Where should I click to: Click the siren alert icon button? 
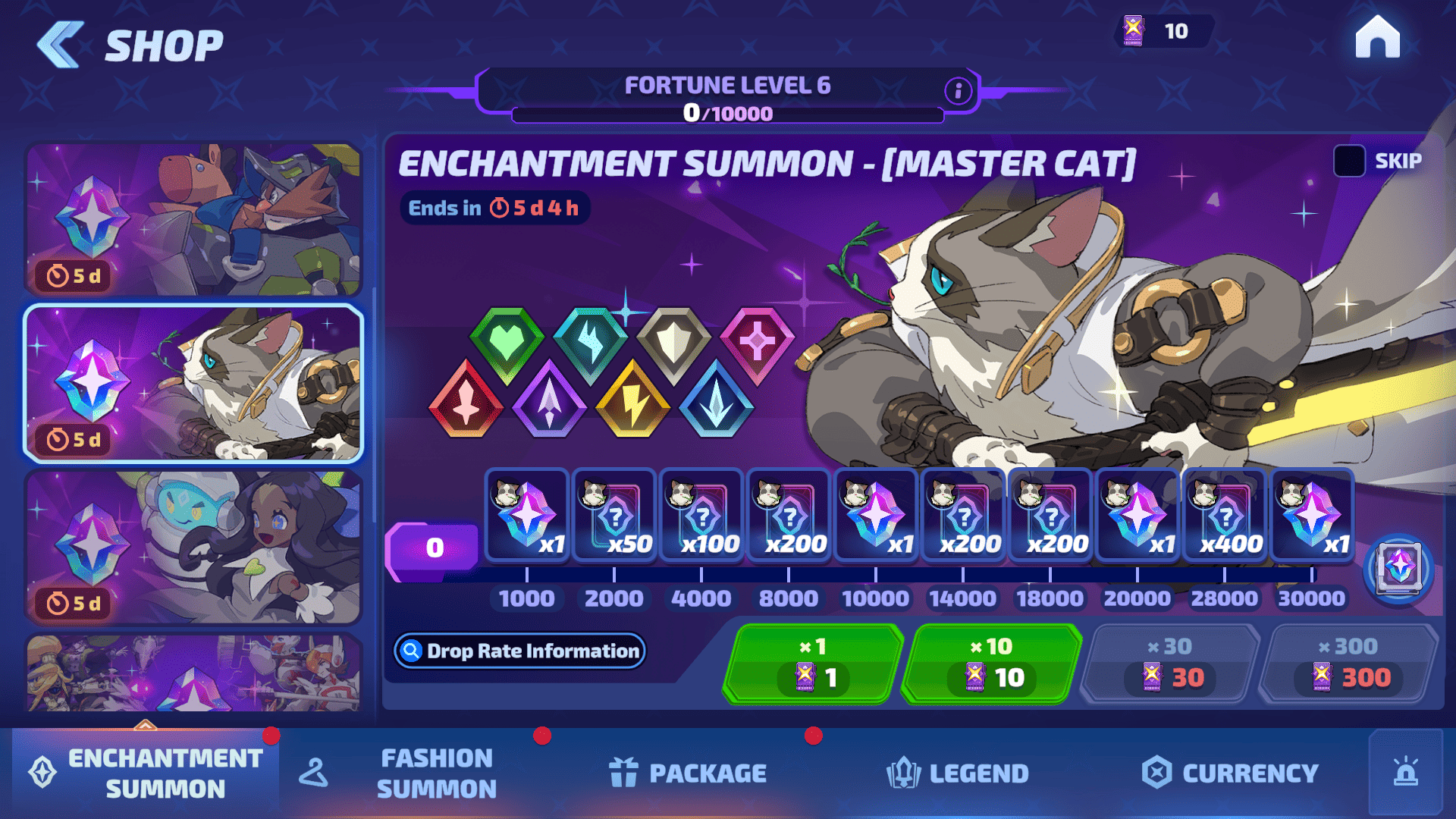click(x=1405, y=773)
